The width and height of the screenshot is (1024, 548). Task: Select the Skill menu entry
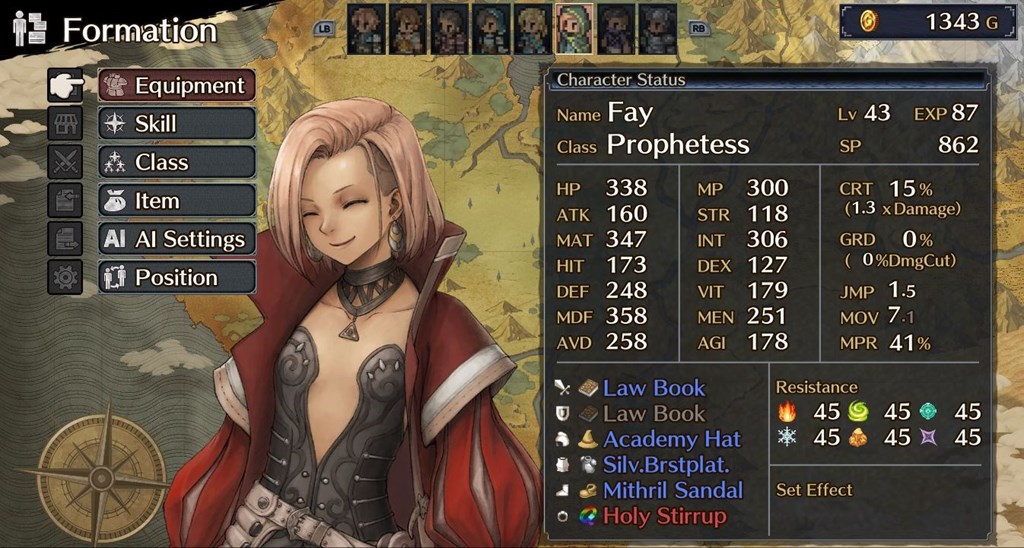pos(177,124)
